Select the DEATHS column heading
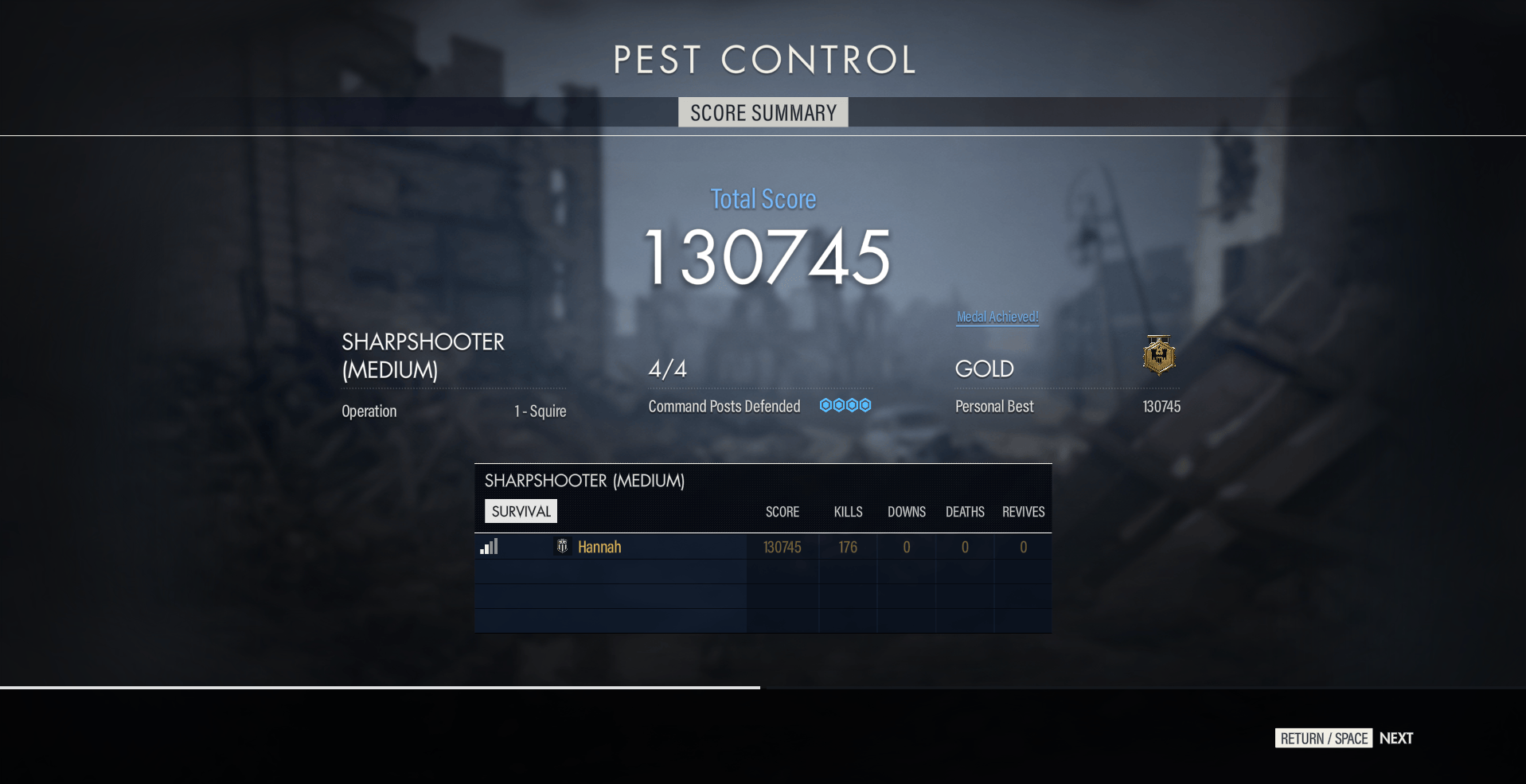 point(964,512)
